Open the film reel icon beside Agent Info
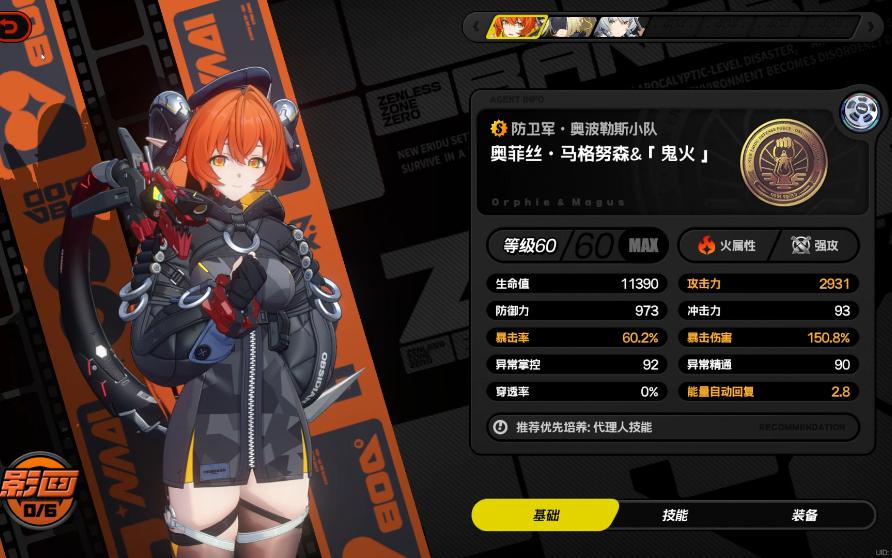892x558 pixels. tap(857, 113)
